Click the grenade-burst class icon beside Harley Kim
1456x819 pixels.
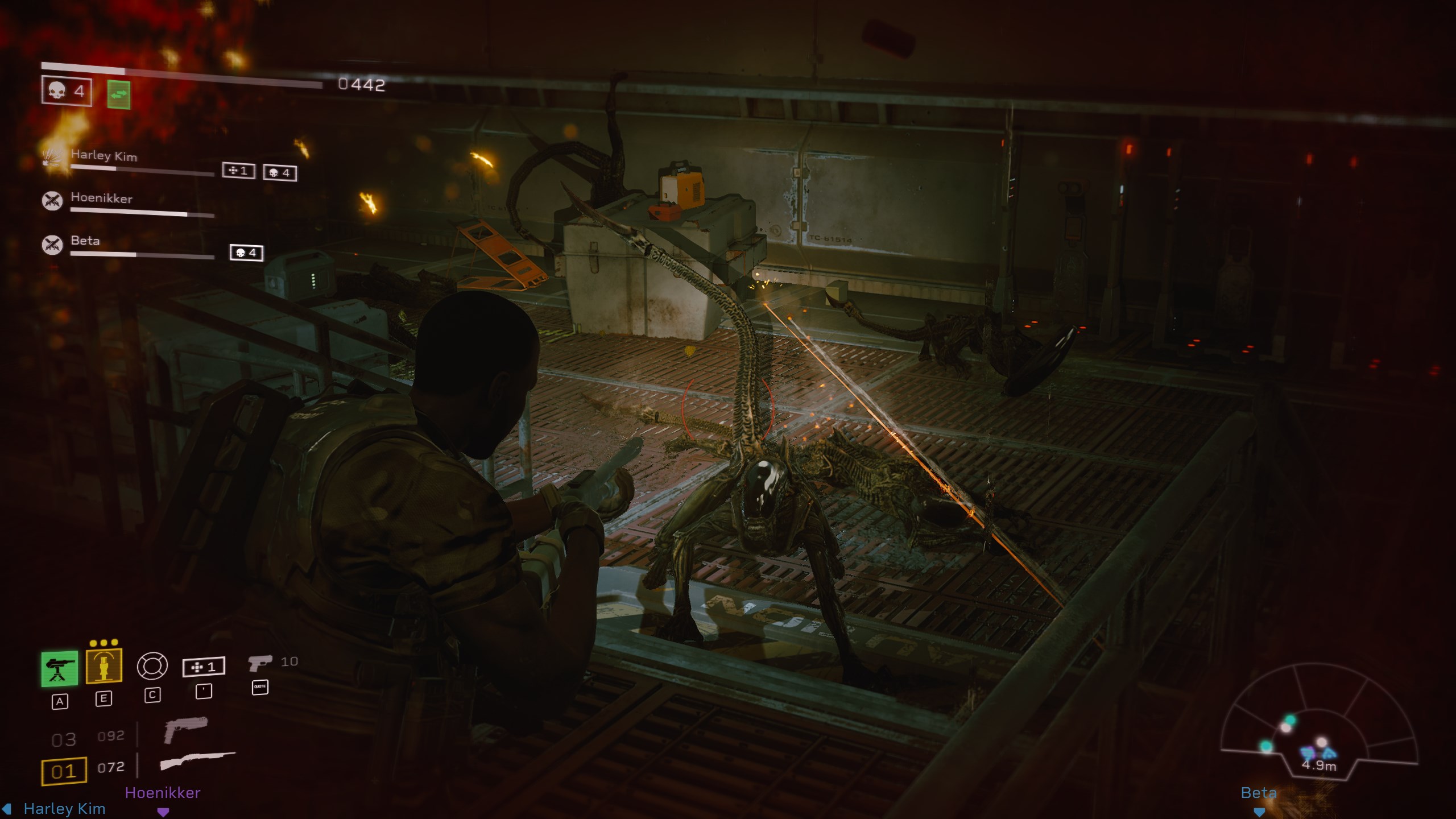click(52, 157)
